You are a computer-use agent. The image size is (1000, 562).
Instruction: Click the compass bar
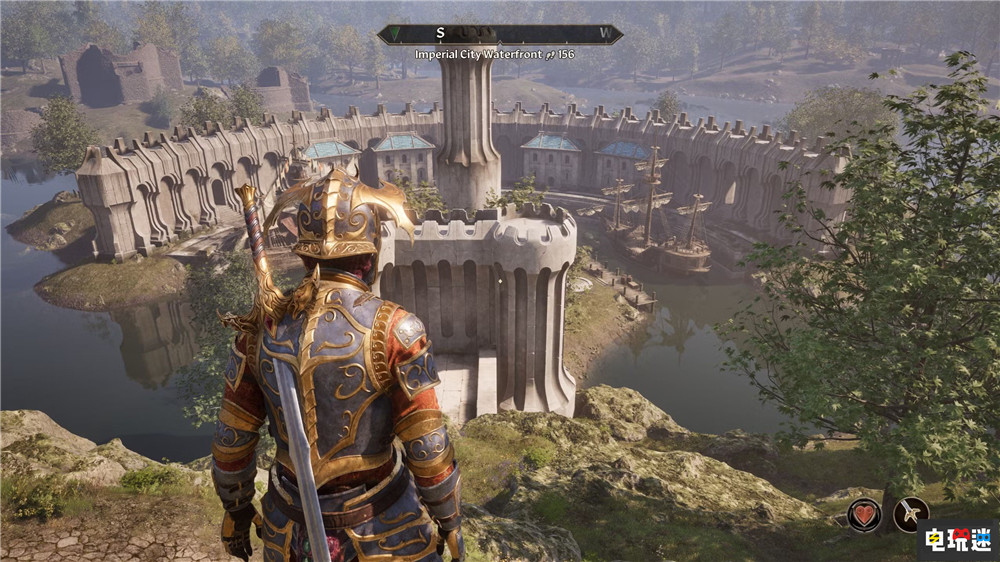click(x=500, y=34)
